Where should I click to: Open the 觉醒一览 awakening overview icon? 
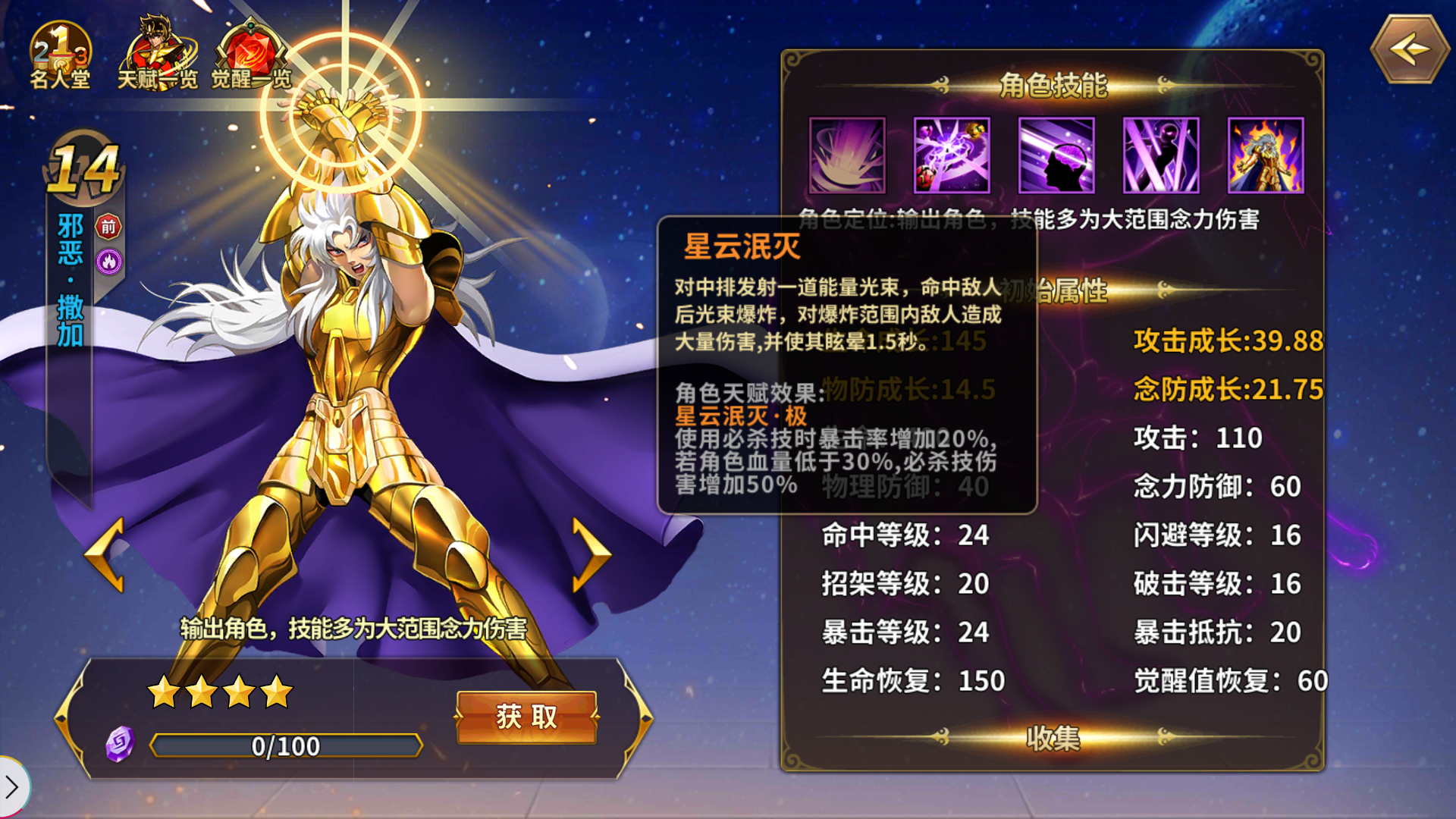[250, 45]
